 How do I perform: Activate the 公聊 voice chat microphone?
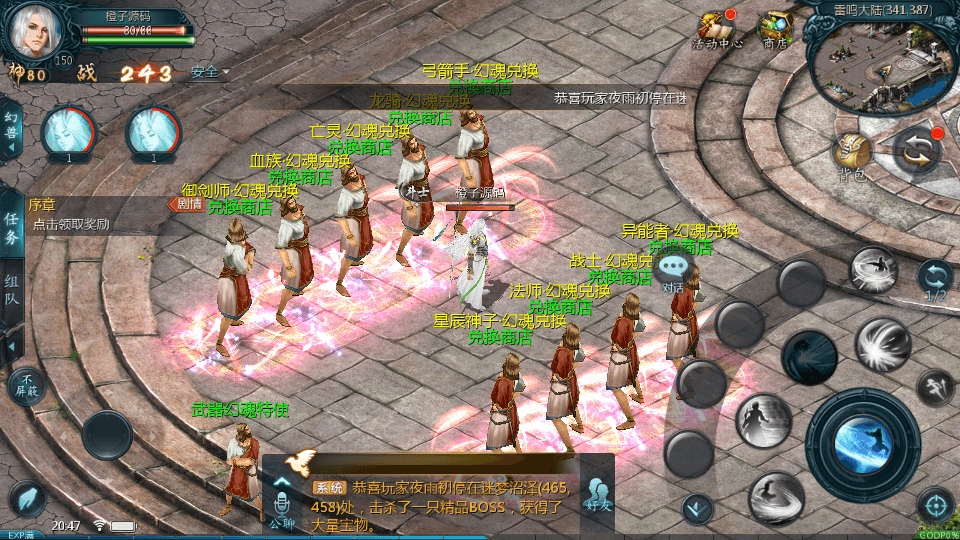pyautogui.click(x=280, y=499)
